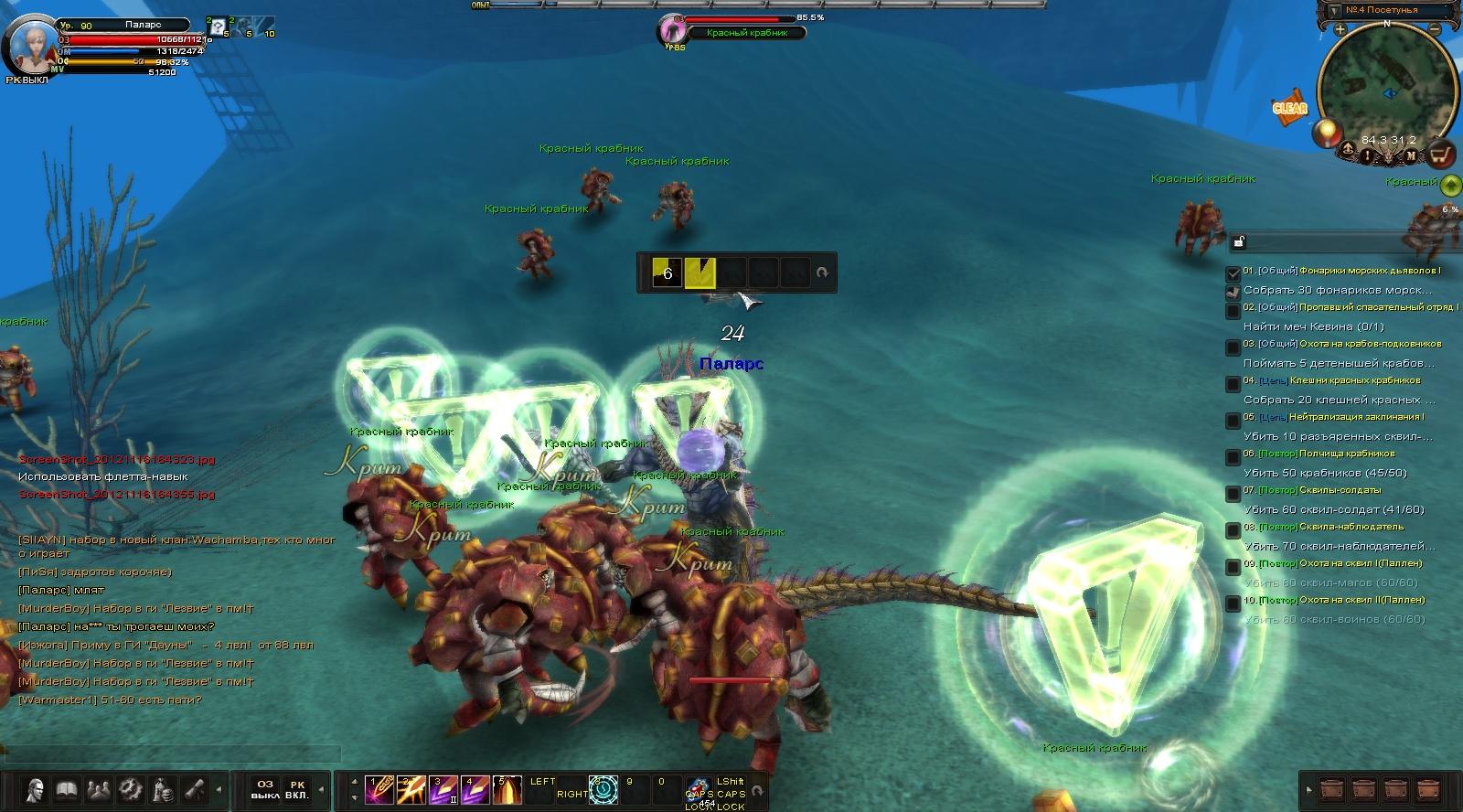The height and width of the screenshot is (812, 1463).
Task: Click the green up-arrow button below the minimap
Action: click(x=1450, y=186)
